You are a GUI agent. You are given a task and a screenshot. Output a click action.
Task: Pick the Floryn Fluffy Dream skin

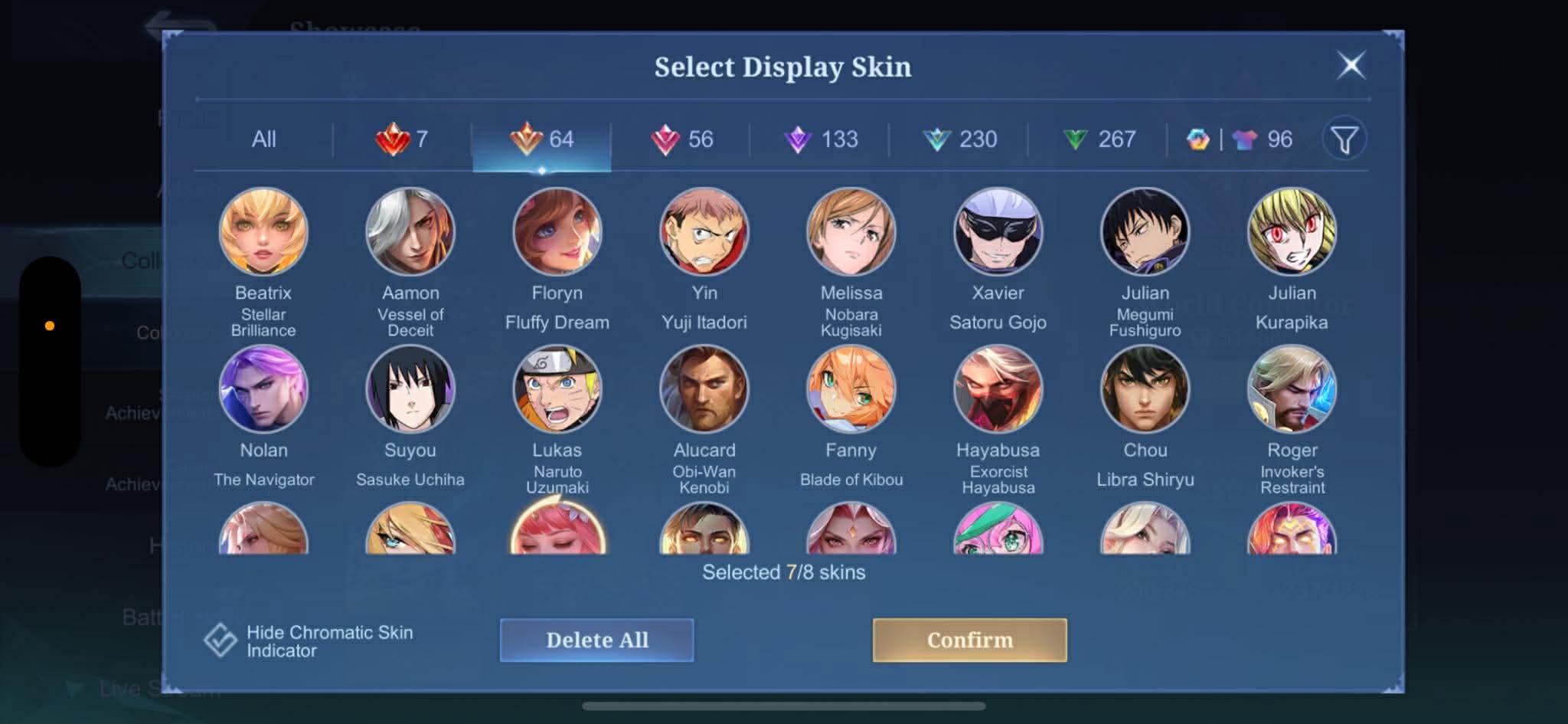tap(557, 232)
